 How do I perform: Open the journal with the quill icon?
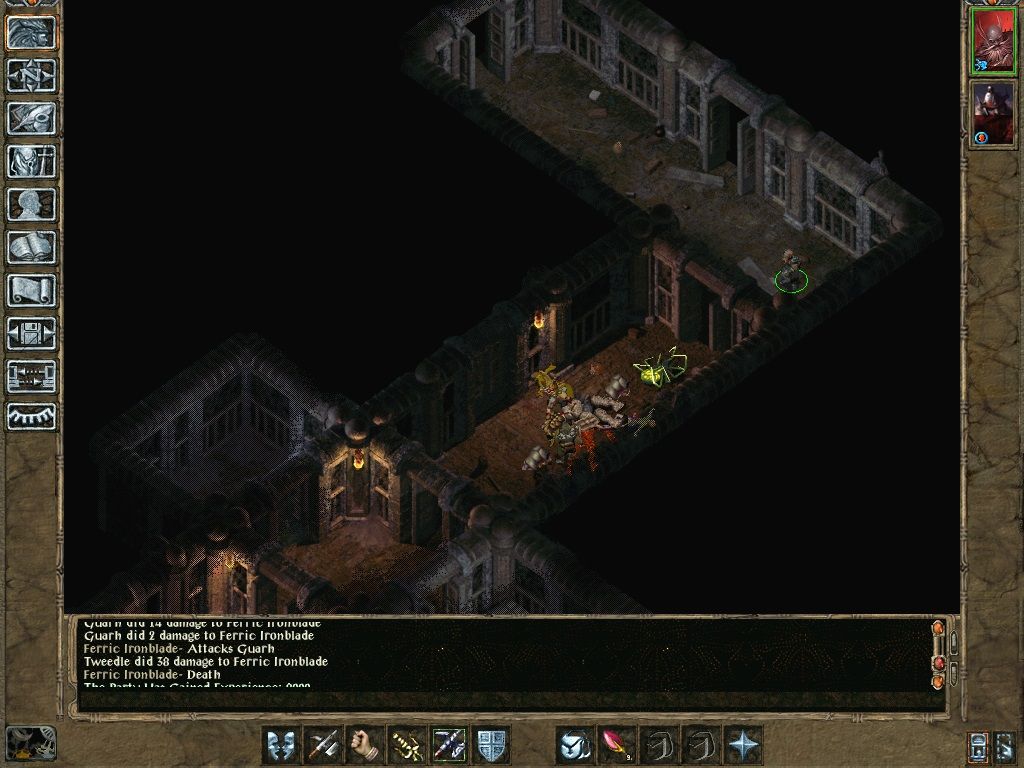[x=32, y=118]
